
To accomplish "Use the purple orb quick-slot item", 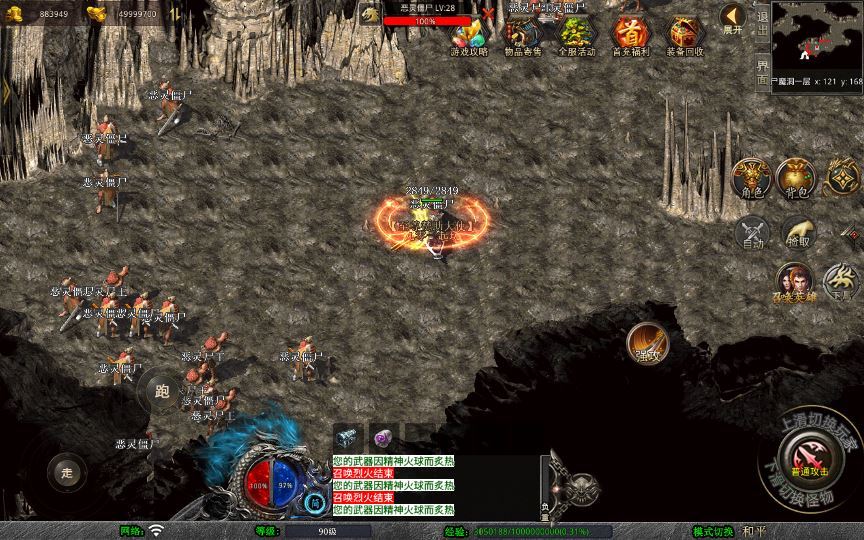I will pos(385,437).
